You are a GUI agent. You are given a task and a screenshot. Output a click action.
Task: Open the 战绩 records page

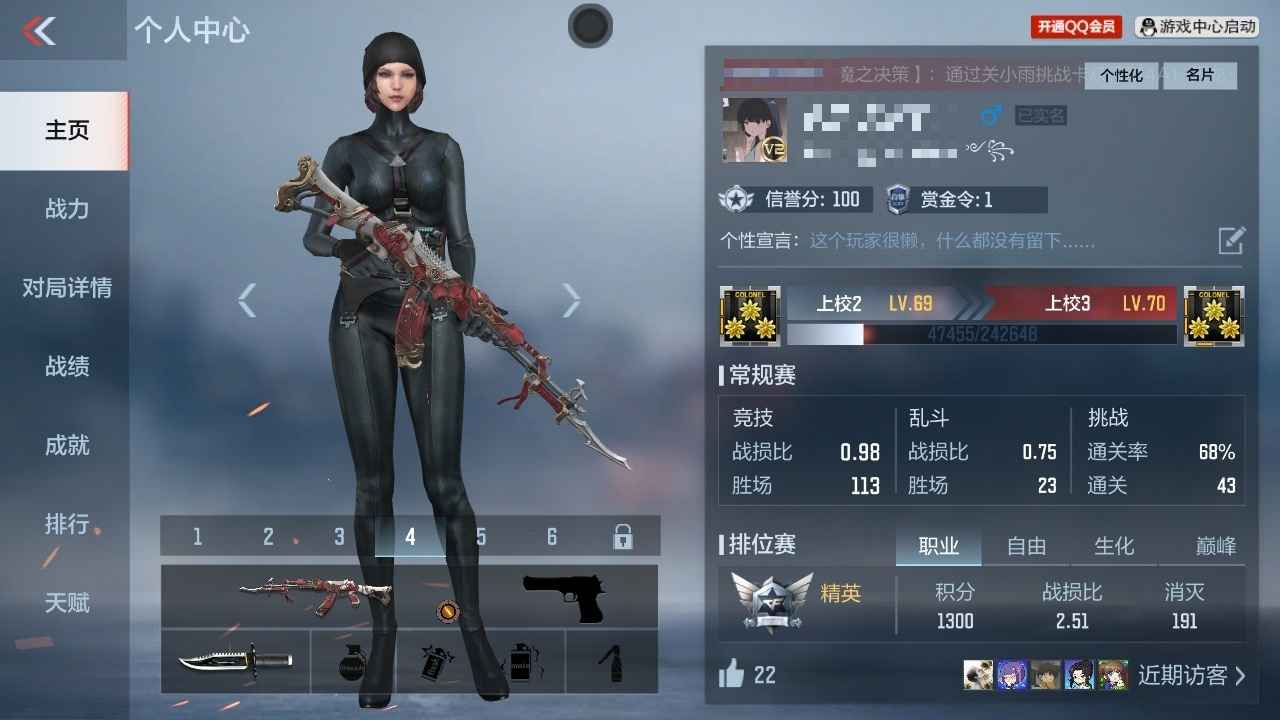pos(66,367)
